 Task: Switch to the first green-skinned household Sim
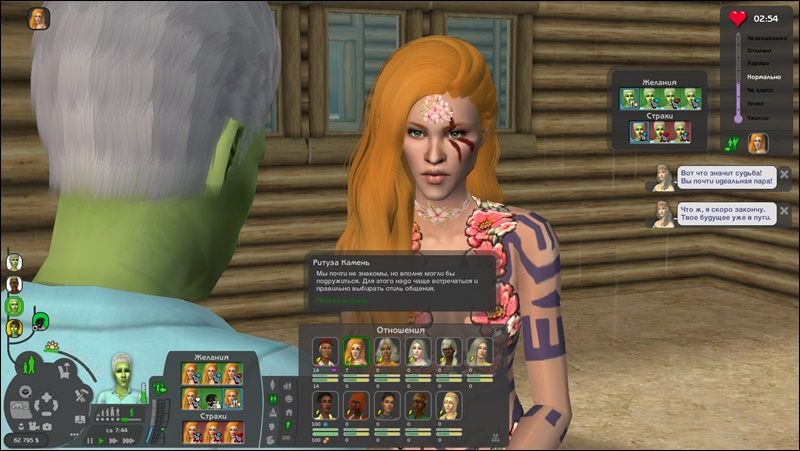tap(14, 262)
